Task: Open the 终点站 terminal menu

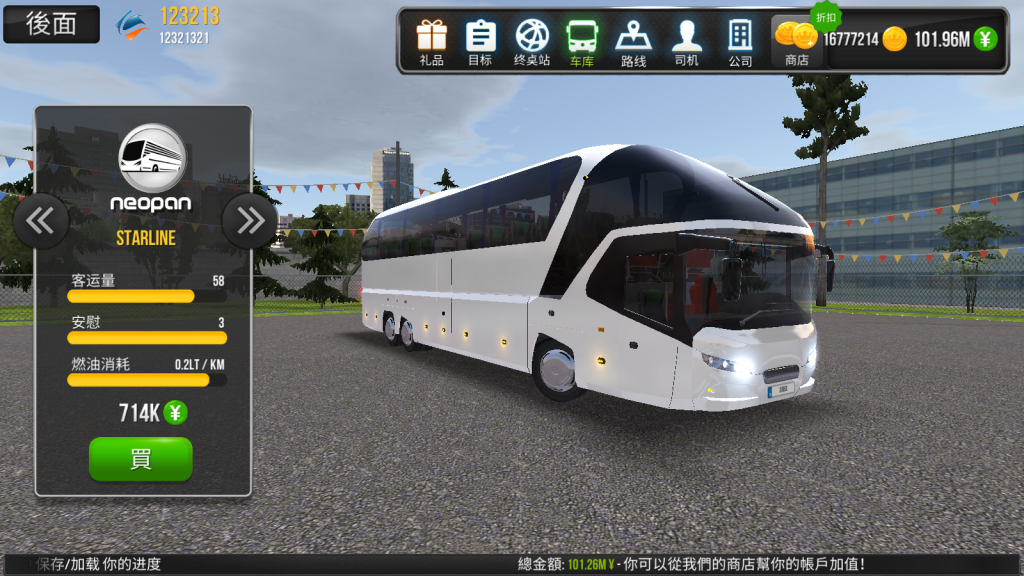Action: pyautogui.click(x=532, y=41)
